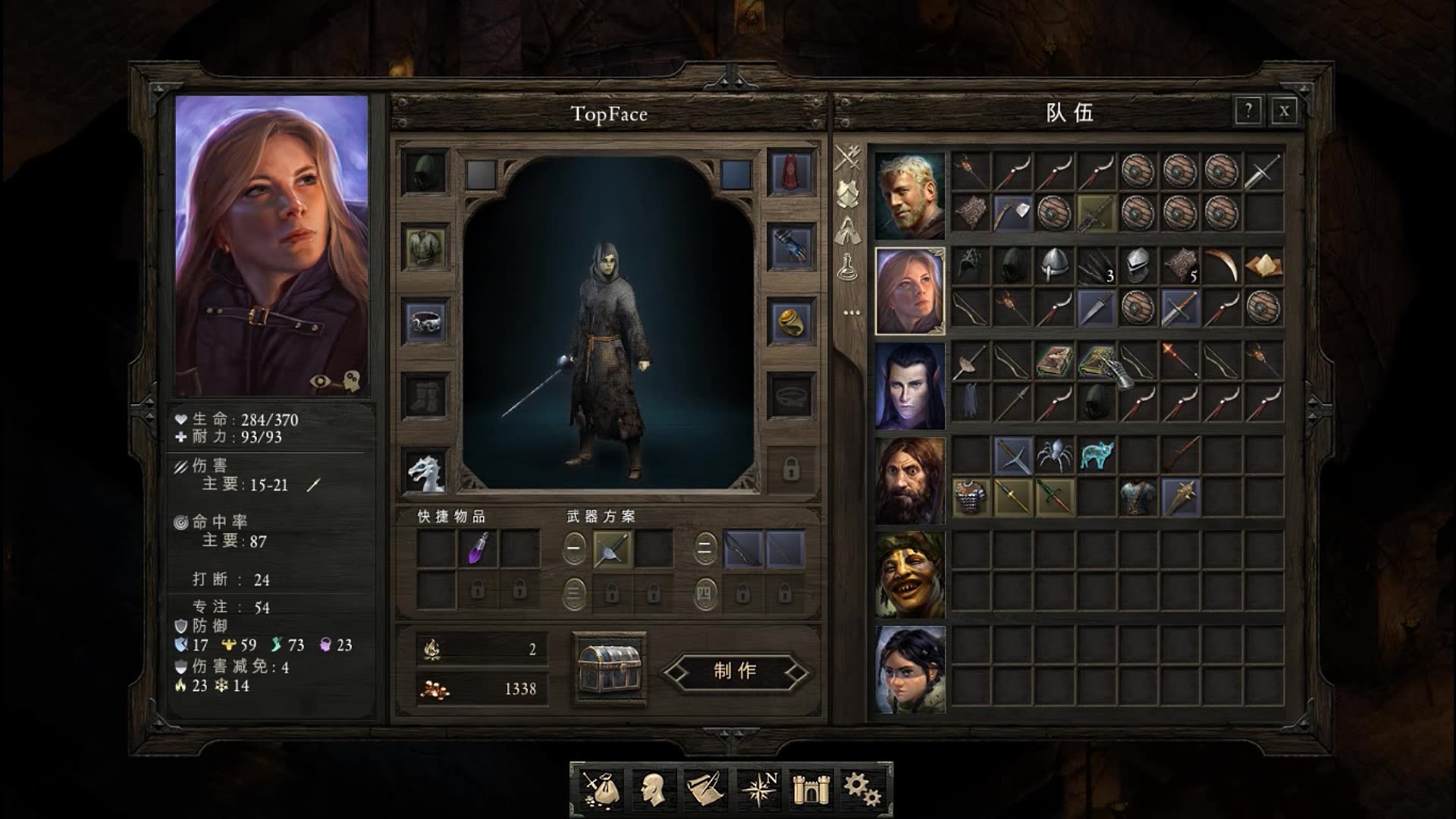Choose weapon set one button
Screen dimensions: 1456x819
tap(574, 548)
